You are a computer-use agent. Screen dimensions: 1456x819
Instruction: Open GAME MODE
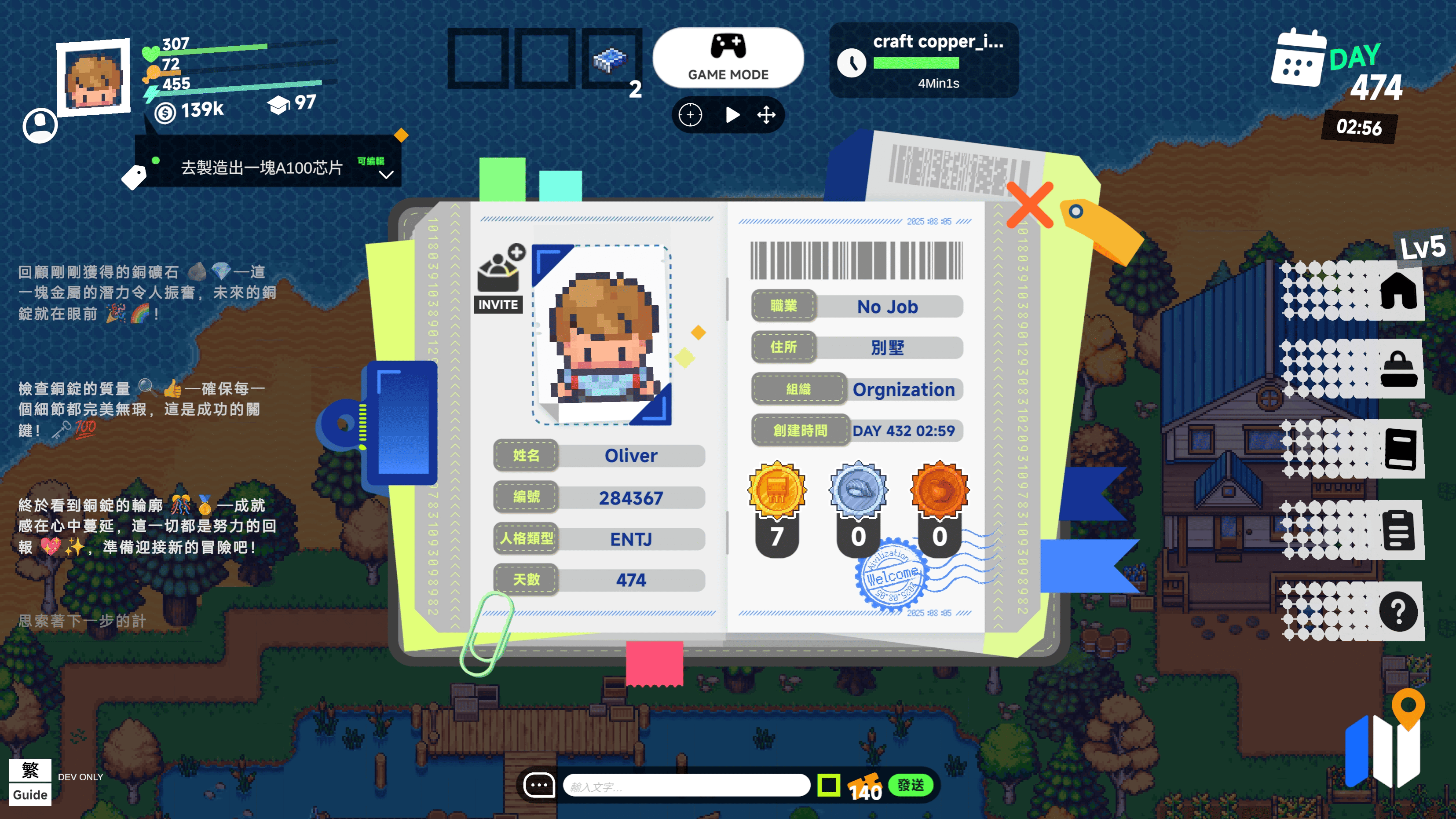click(728, 58)
